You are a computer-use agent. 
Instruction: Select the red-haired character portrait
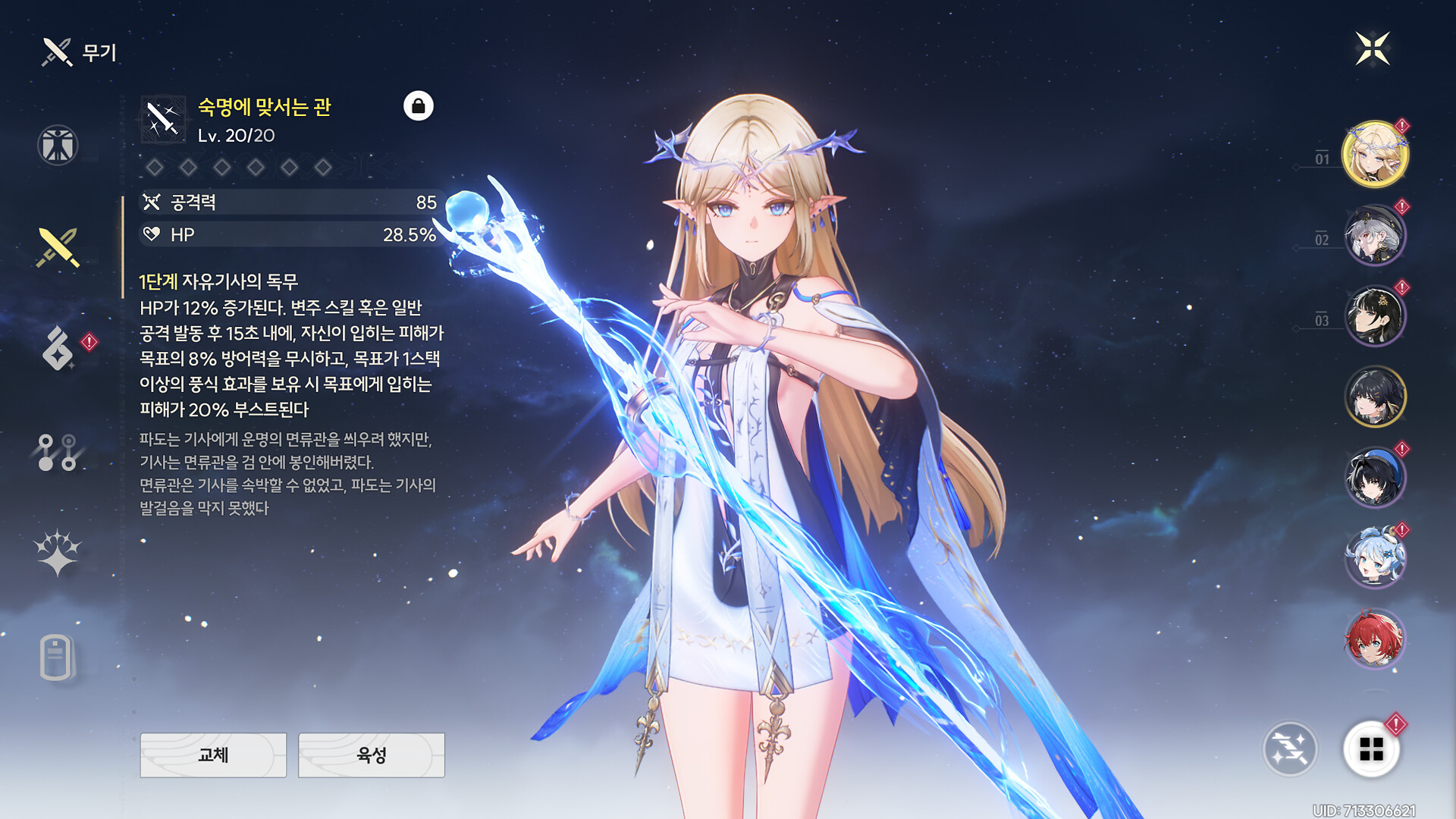click(1374, 639)
